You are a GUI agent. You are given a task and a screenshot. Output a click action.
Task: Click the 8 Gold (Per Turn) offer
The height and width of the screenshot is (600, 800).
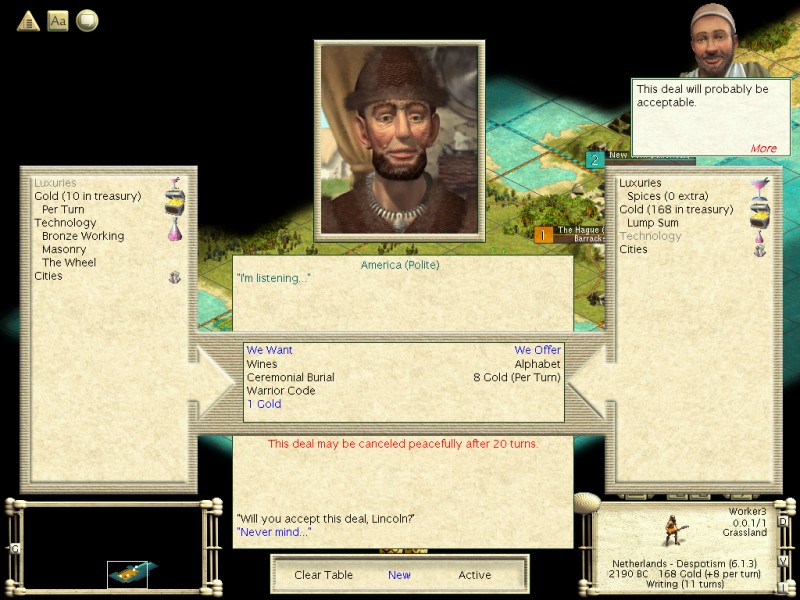click(517, 377)
